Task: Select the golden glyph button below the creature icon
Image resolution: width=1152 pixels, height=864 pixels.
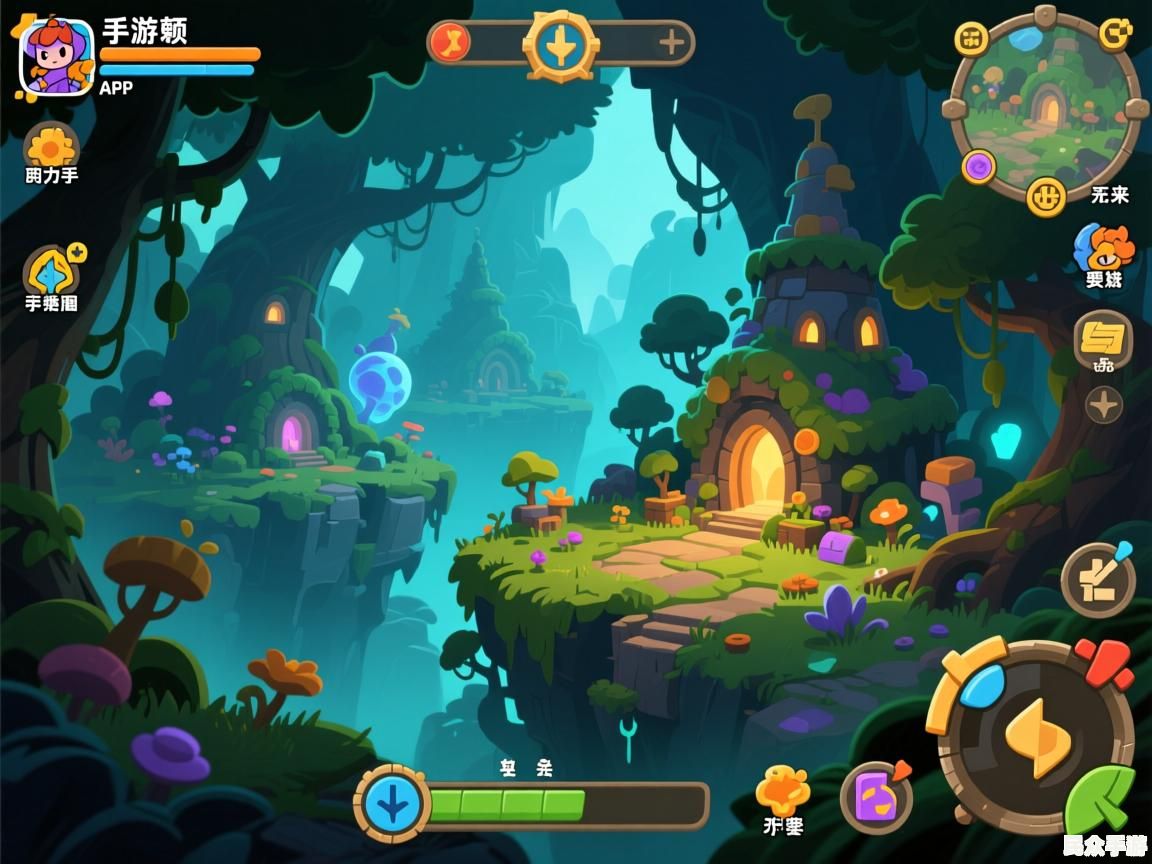Action: 1103,338
